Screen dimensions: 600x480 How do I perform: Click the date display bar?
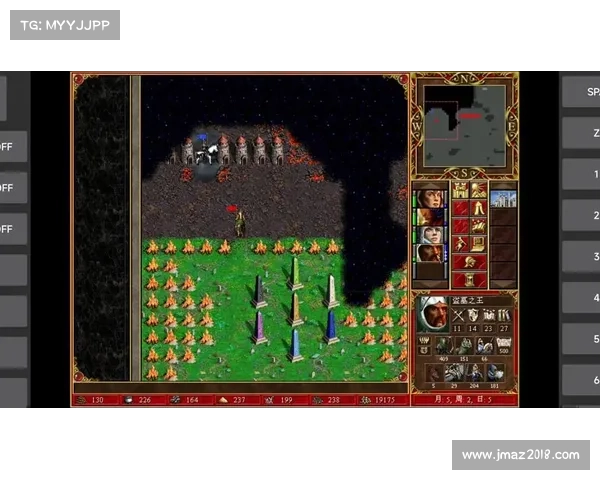(x=464, y=400)
